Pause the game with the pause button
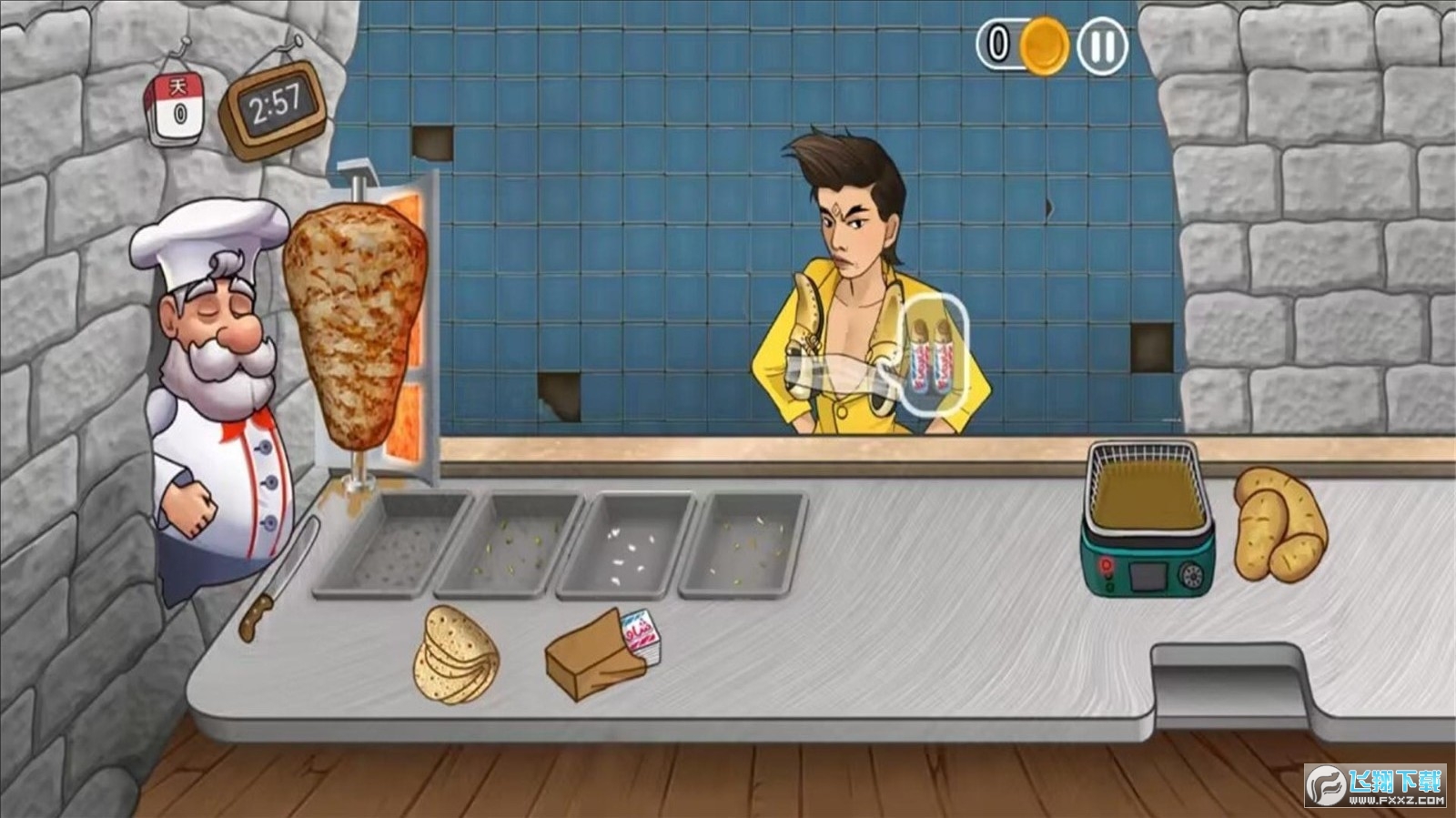 click(1102, 45)
